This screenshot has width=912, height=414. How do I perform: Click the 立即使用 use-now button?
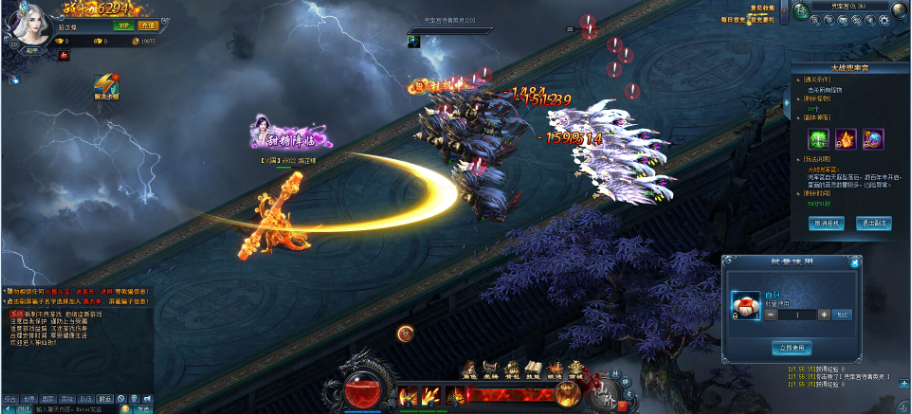tap(790, 347)
